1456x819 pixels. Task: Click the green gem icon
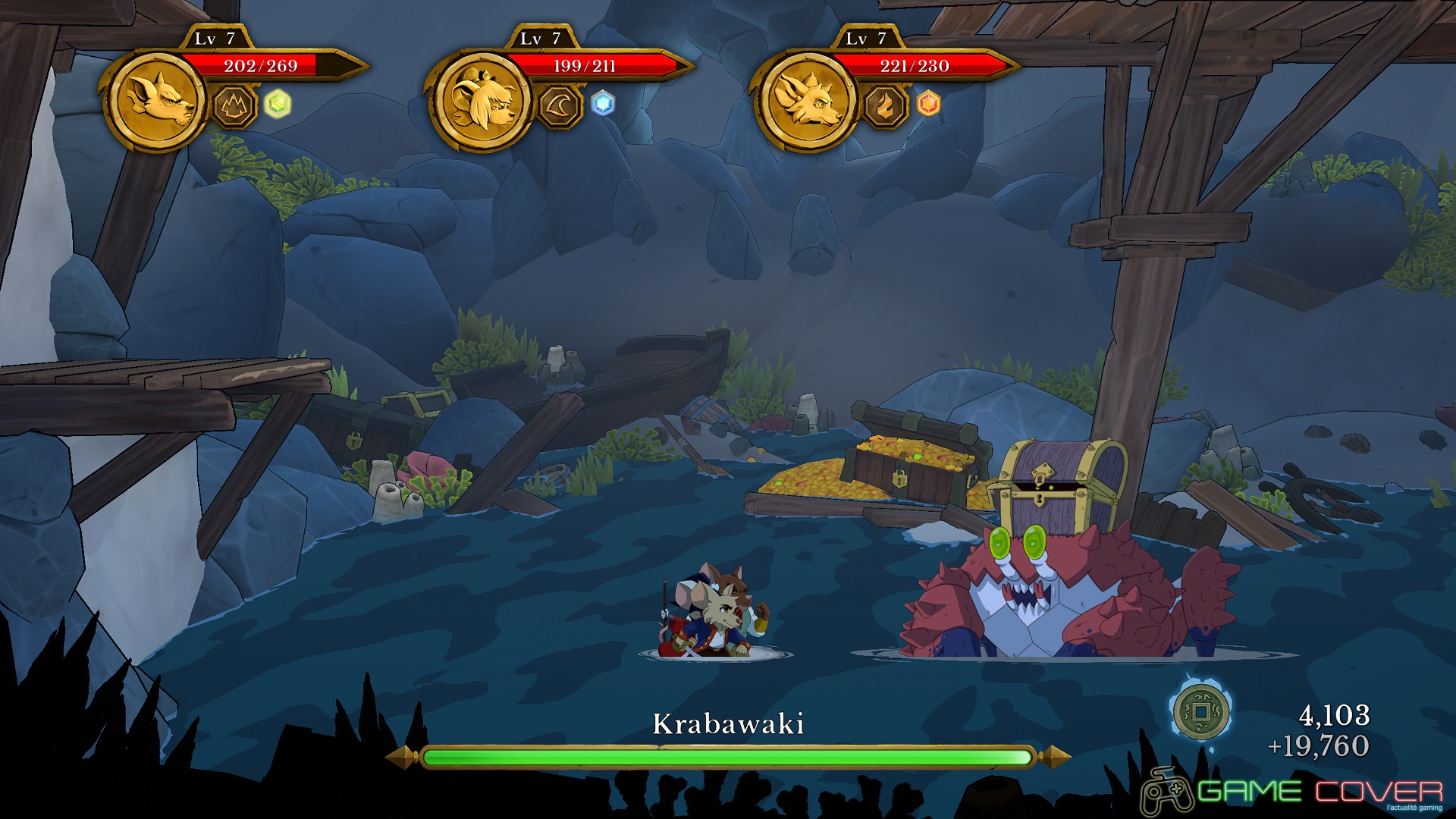click(x=278, y=104)
